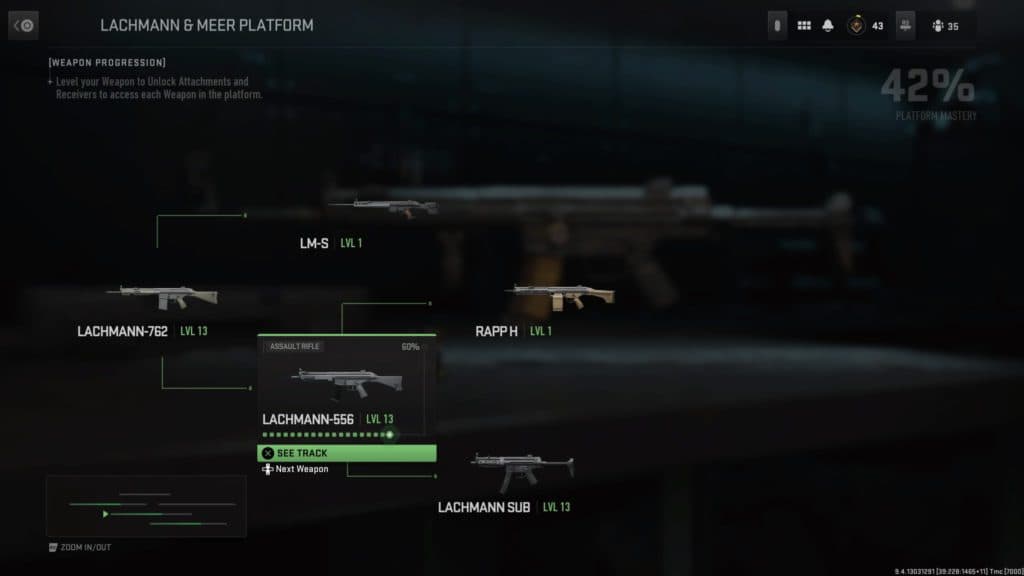Viewport: 1024px width, 576px height.
Task: Click the platform tree minimap preview
Action: tap(146, 506)
